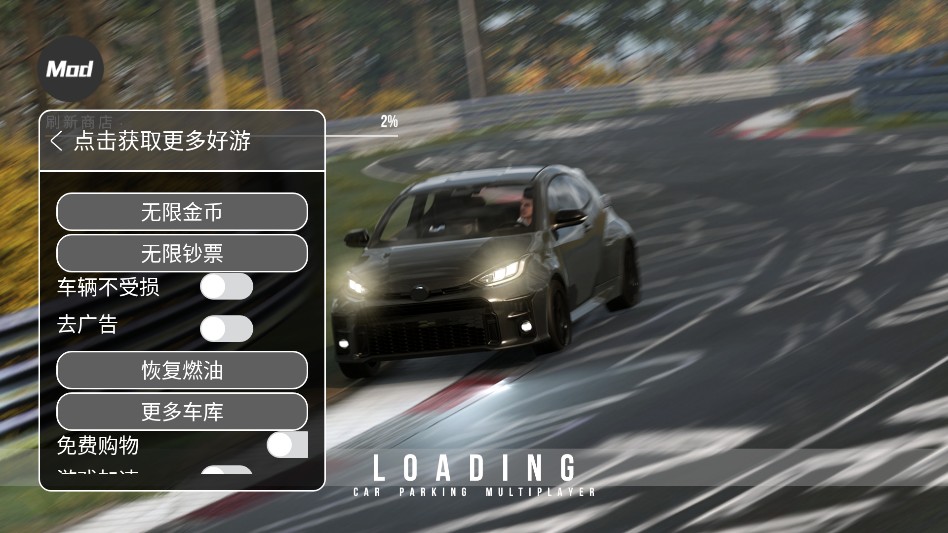Toggle the 车辆不受损 switch
Image resolution: width=948 pixels, height=533 pixels.
227,287
